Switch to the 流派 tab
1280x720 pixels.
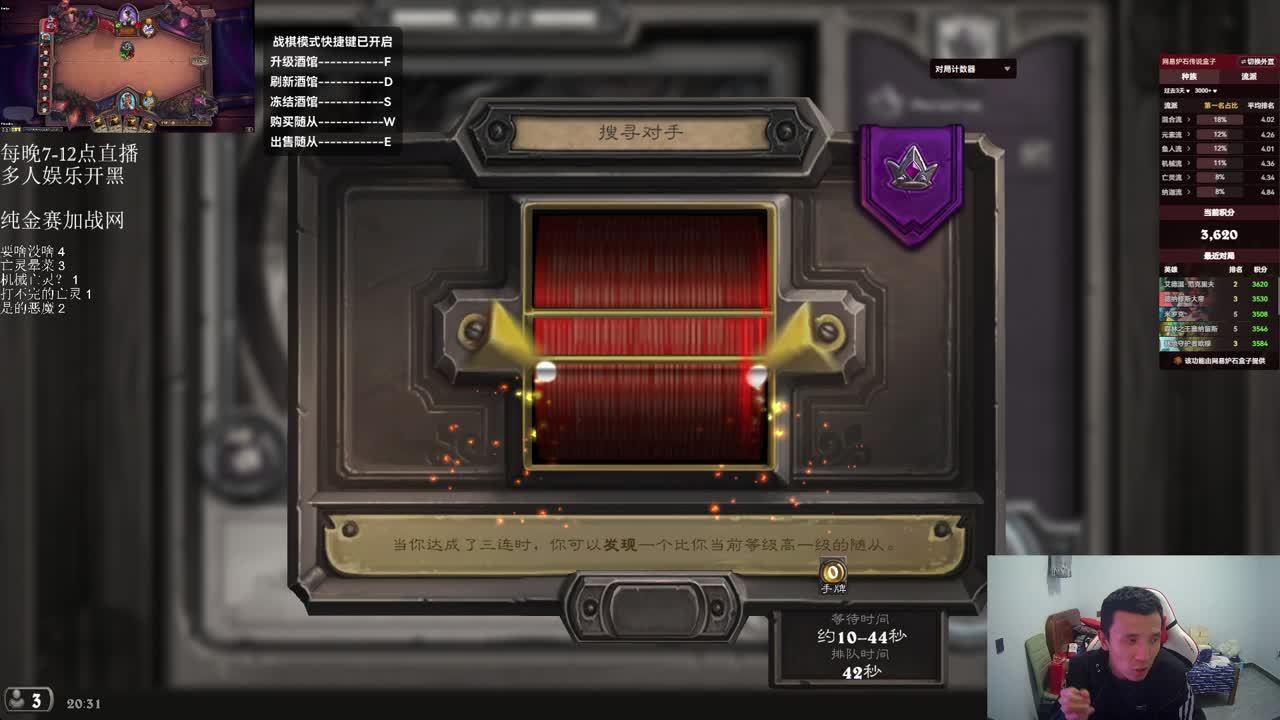click(x=1249, y=76)
